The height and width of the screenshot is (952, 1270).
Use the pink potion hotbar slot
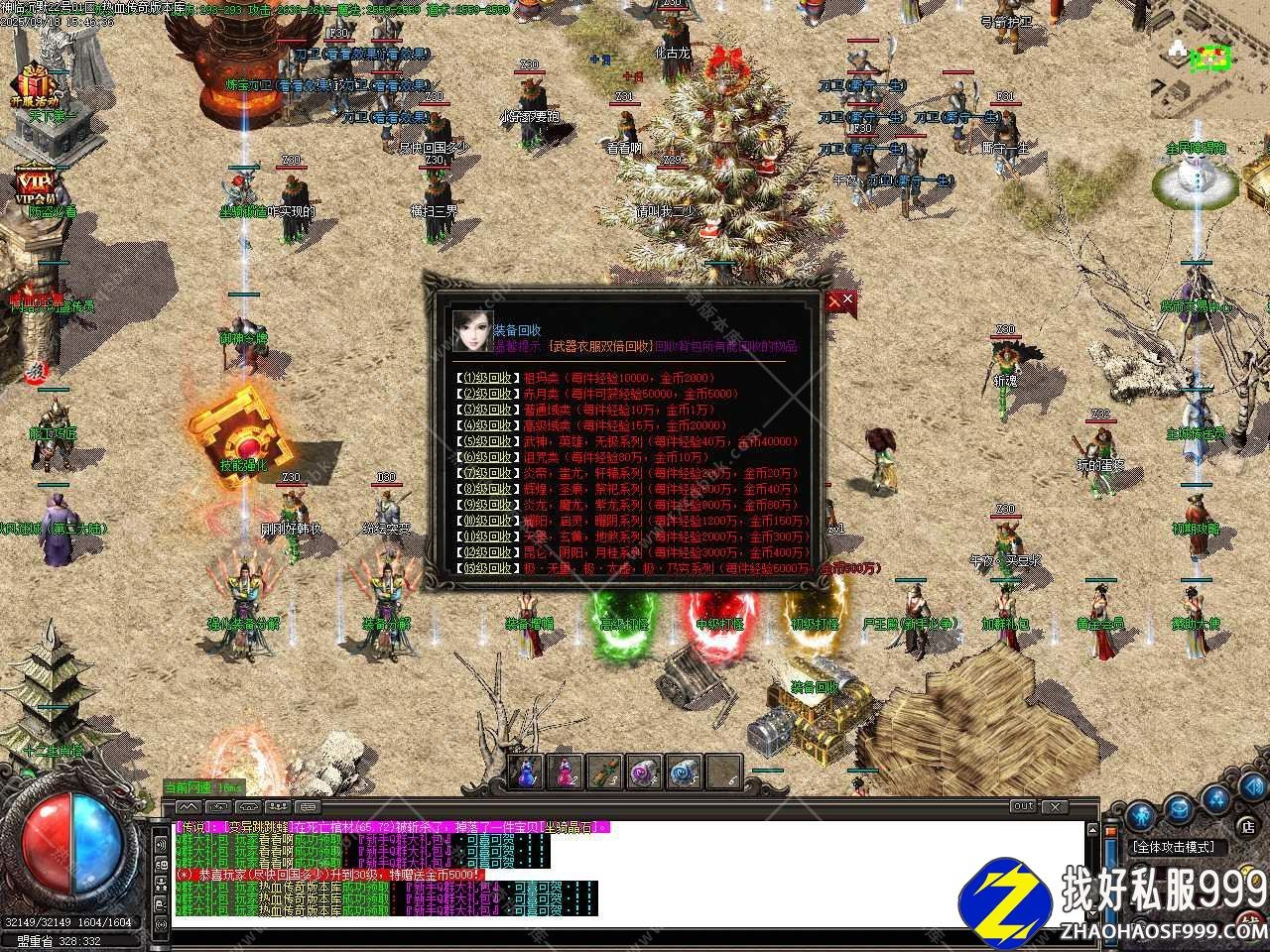[x=566, y=772]
